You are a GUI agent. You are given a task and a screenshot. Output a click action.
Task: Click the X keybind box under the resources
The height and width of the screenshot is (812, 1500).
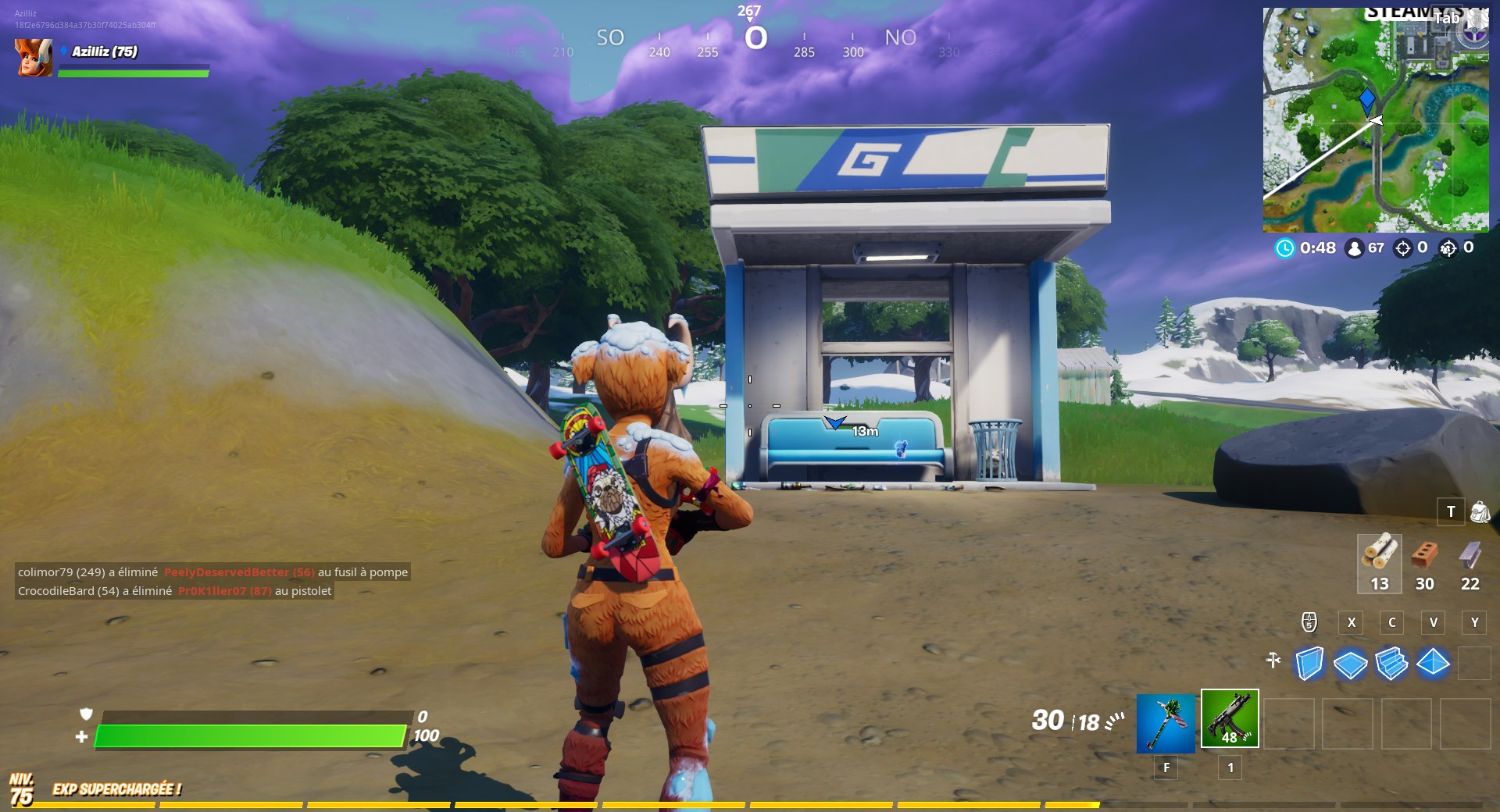1351,623
